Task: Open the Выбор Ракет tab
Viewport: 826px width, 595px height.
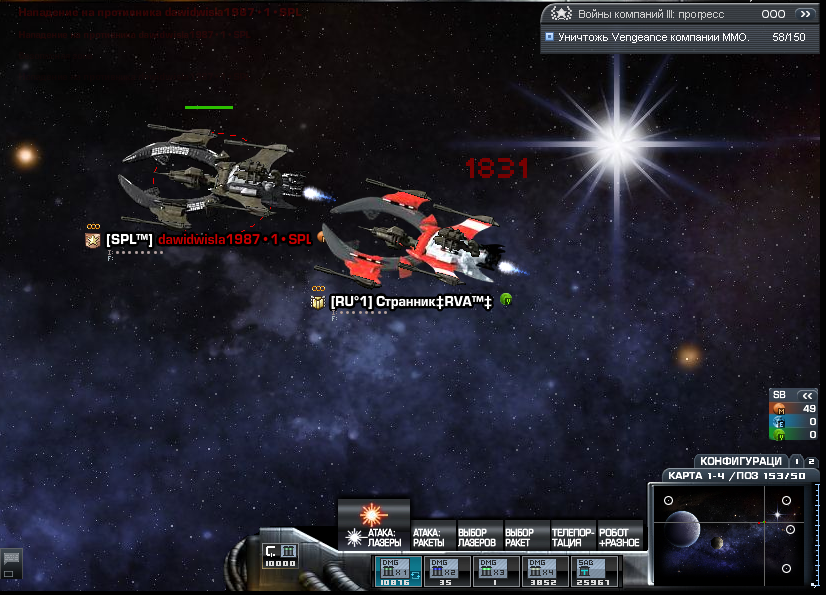Action: click(x=526, y=537)
